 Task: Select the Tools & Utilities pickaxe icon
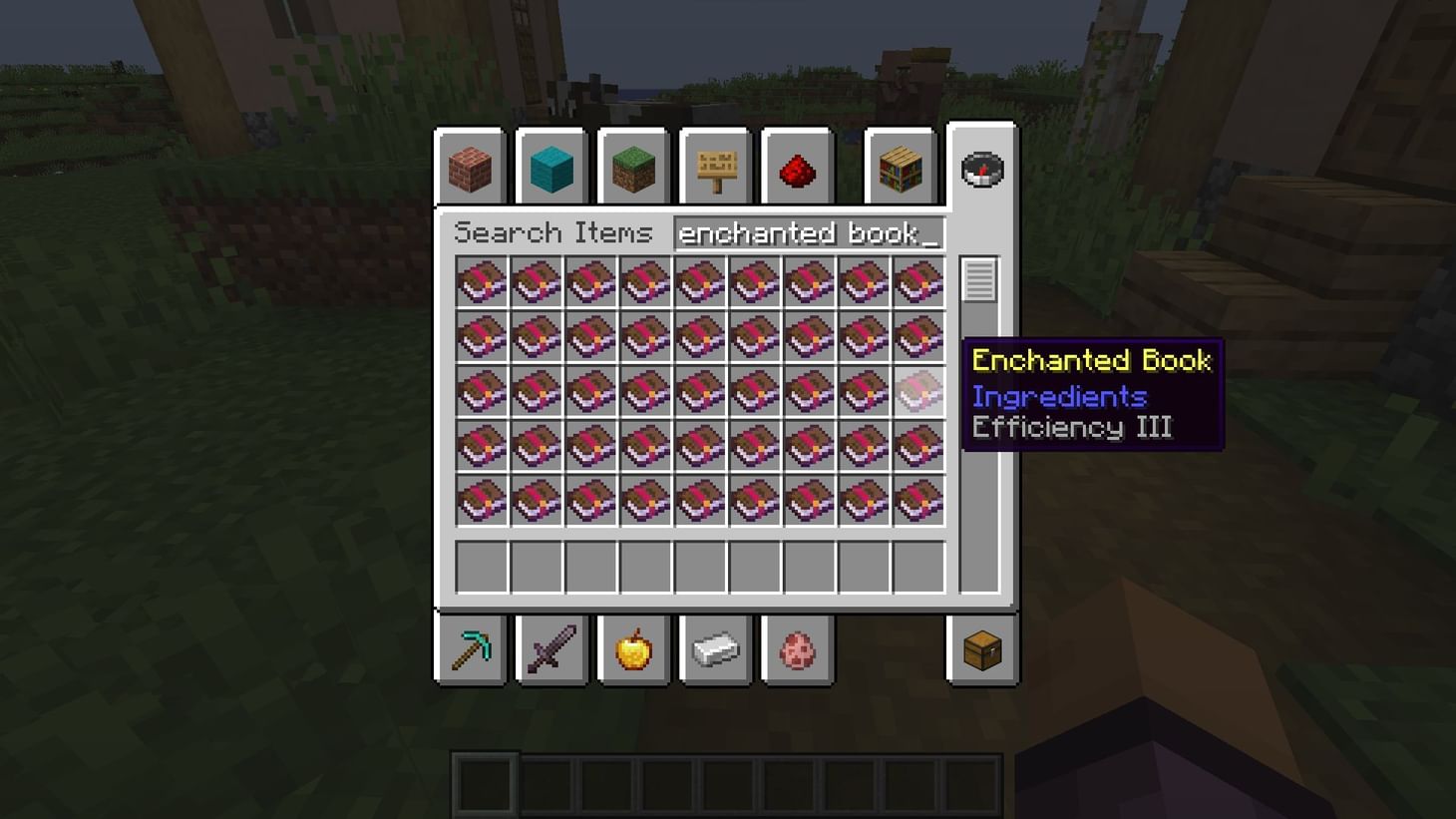click(x=471, y=649)
